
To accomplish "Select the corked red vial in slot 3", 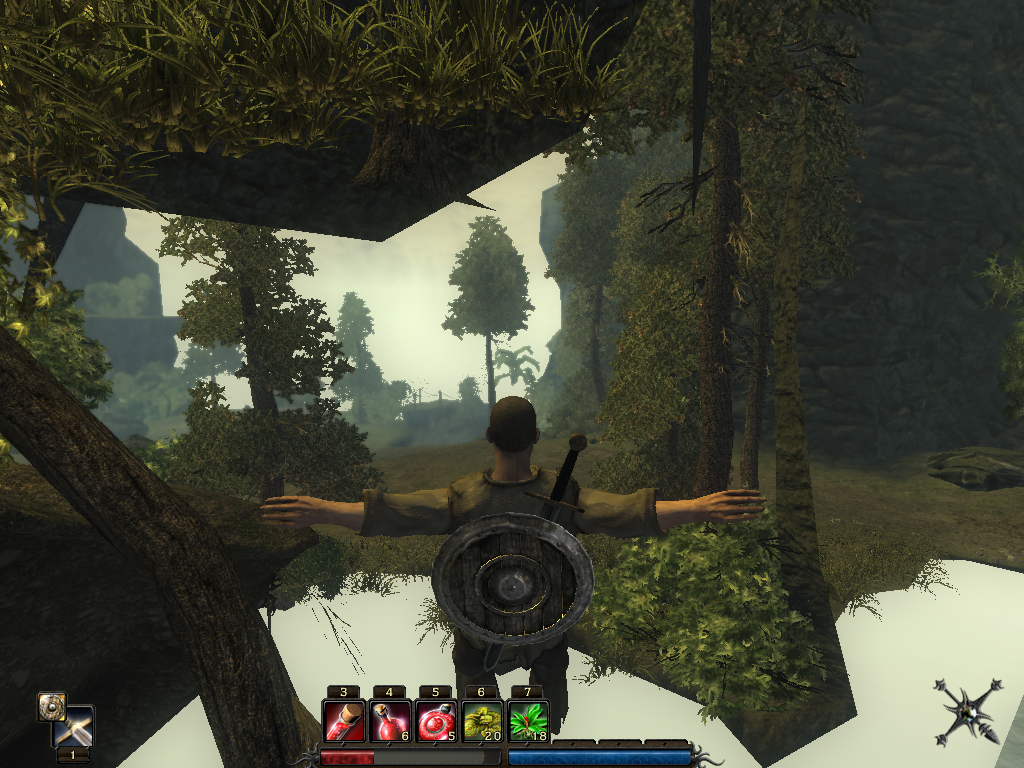I will (343, 721).
